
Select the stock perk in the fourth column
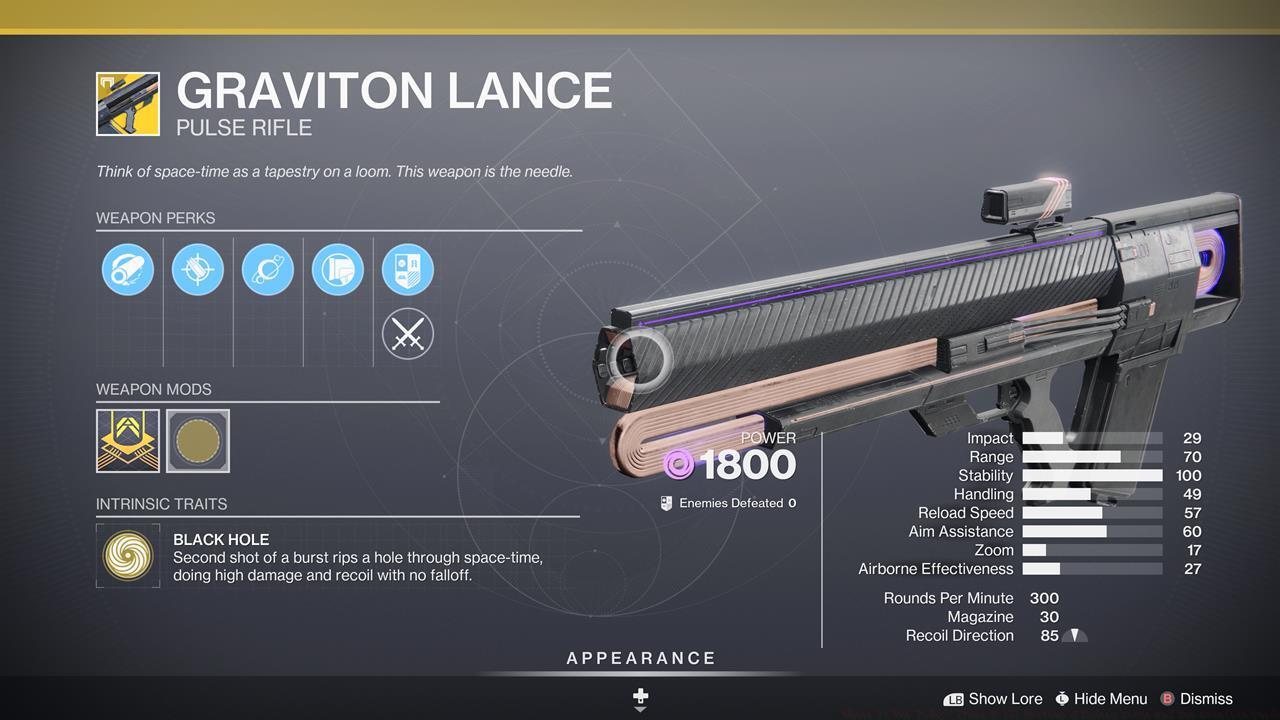click(x=337, y=268)
